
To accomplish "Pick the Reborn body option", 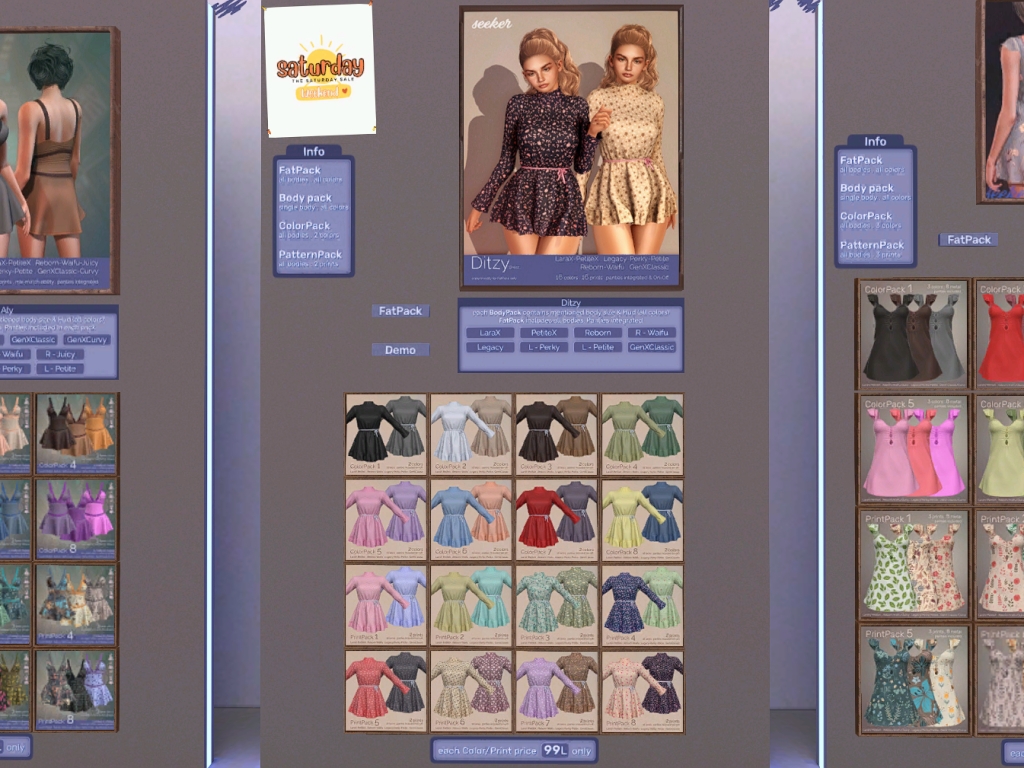I will tap(598, 333).
